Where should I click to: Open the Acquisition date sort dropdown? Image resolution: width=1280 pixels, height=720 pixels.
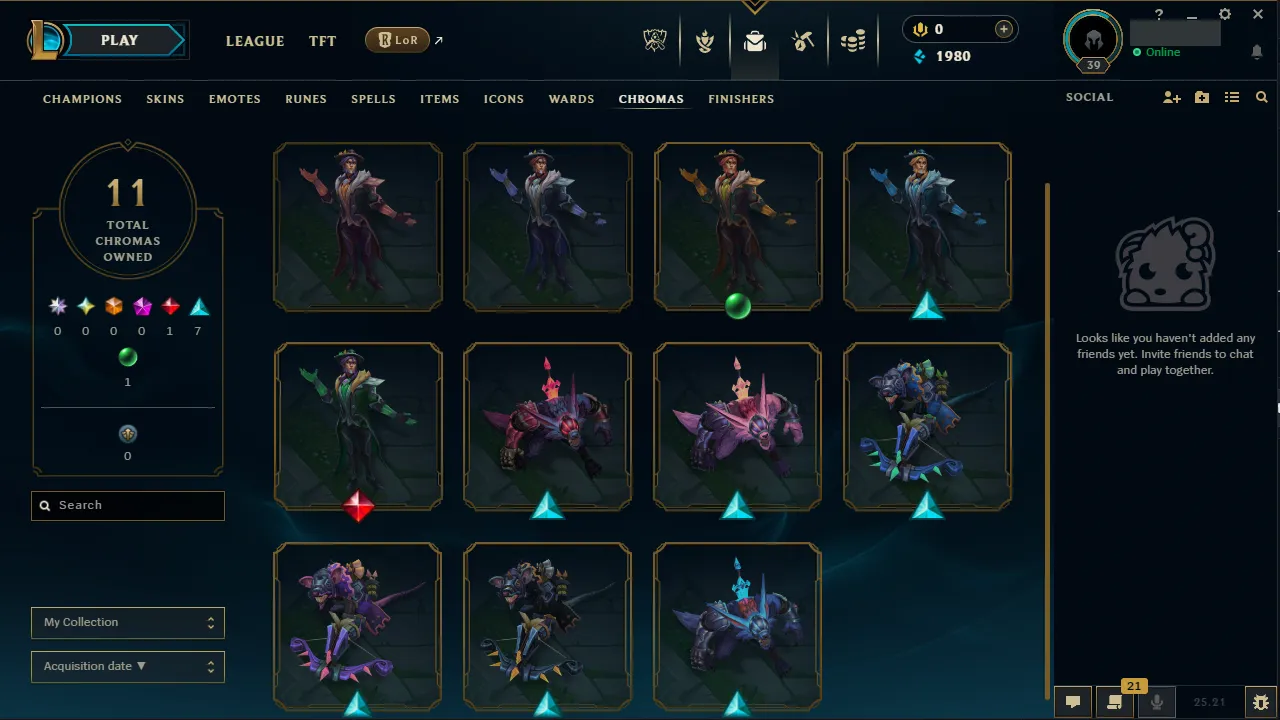pyautogui.click(x=127, y=666)
